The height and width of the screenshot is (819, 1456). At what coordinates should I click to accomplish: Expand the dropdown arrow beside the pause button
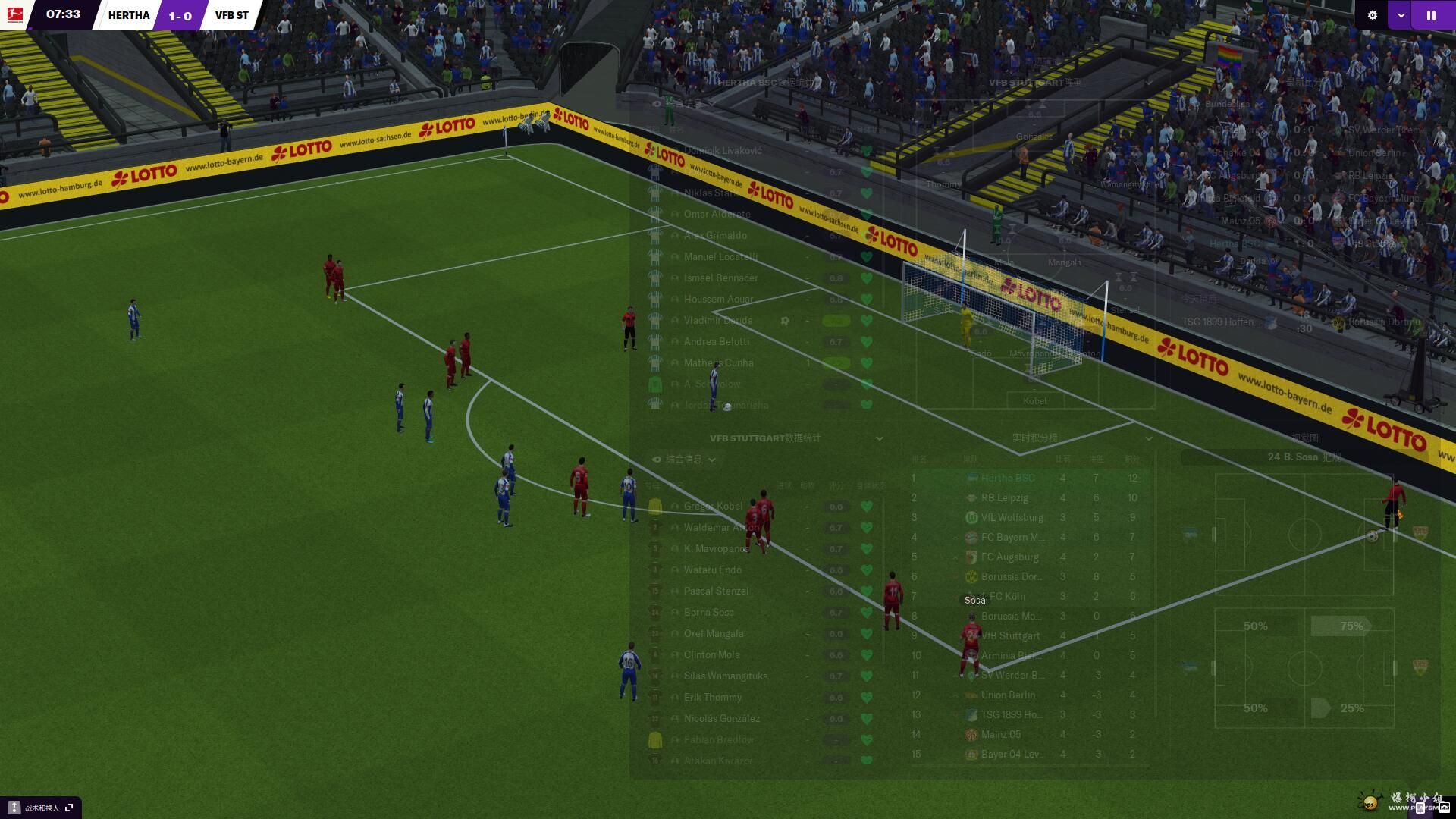click(1401, 15)
